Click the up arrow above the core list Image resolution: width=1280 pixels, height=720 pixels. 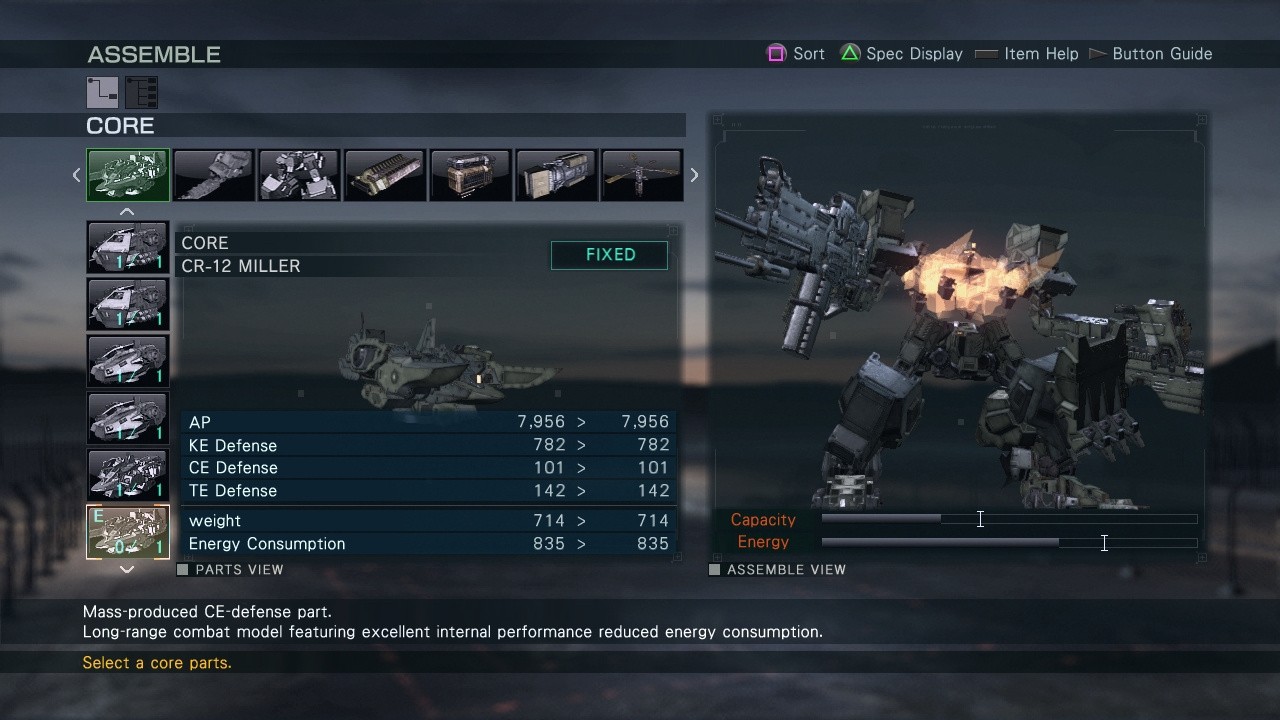[x=127, y=212]
